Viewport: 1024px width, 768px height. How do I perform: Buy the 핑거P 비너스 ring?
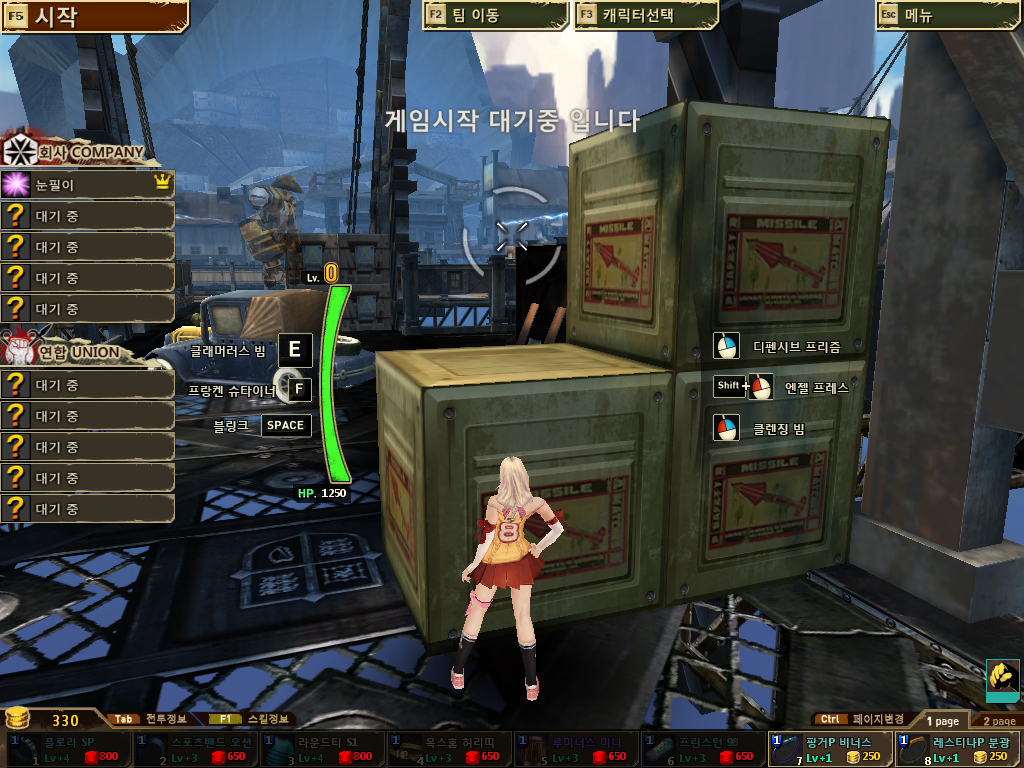pyautogui.click(x=830, y=749)
